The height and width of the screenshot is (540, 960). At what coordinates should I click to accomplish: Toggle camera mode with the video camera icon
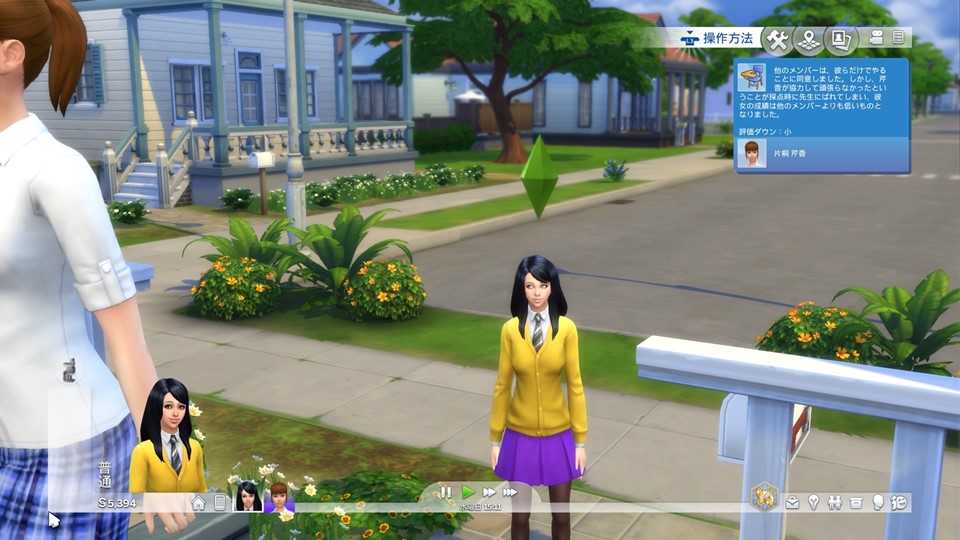tap(877, 38)
